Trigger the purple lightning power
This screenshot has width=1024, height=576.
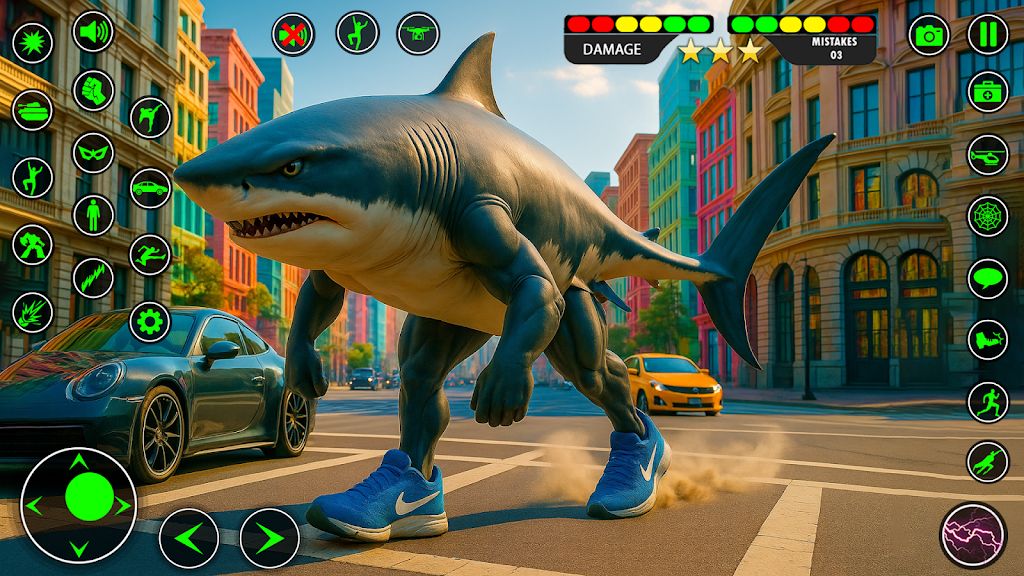click(972, 535)
